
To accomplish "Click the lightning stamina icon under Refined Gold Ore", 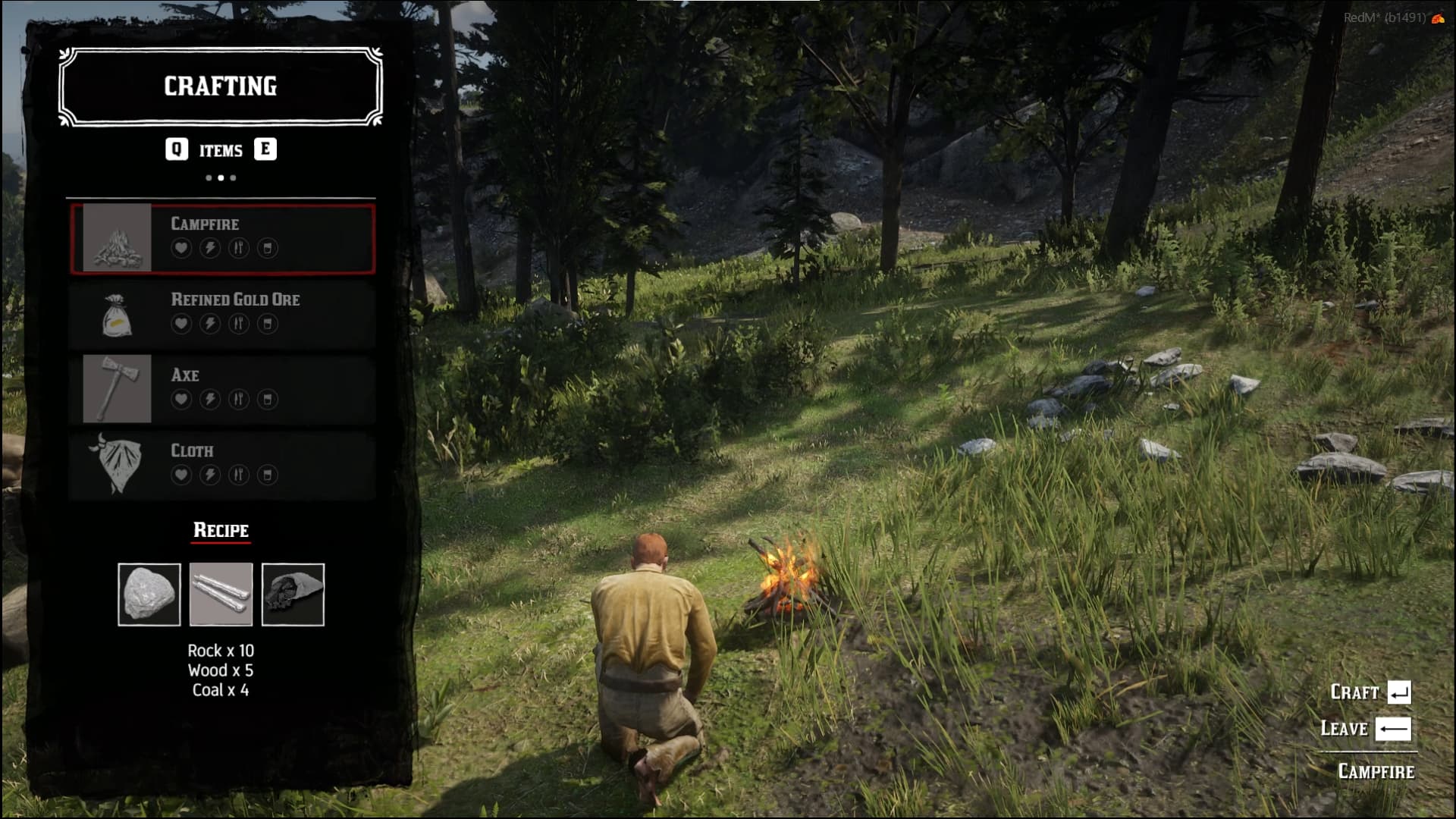I will point(210,323).
